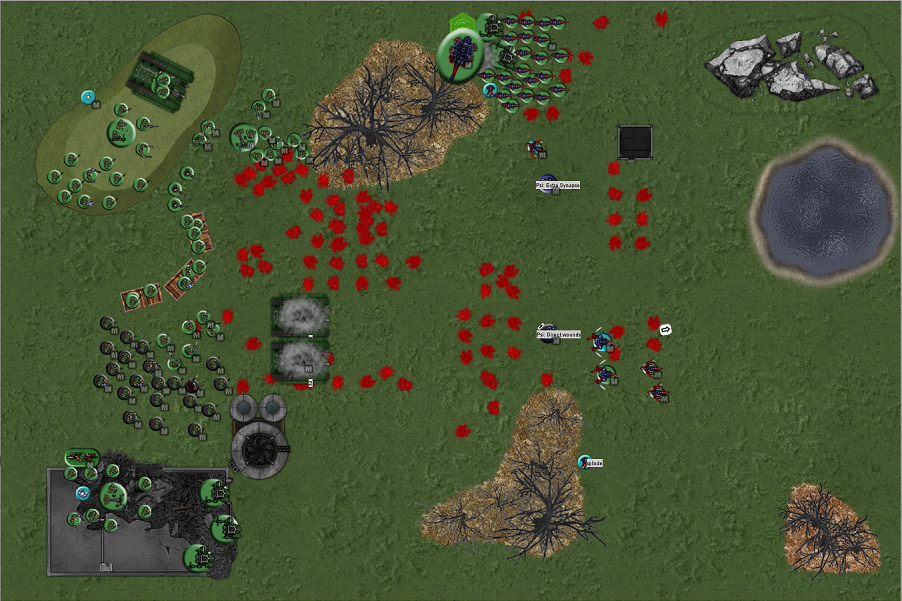The width and height of the screenshot is (902, 601).
Task: Select the "Psi: Direct wounds" marker token
Action: 548,332
